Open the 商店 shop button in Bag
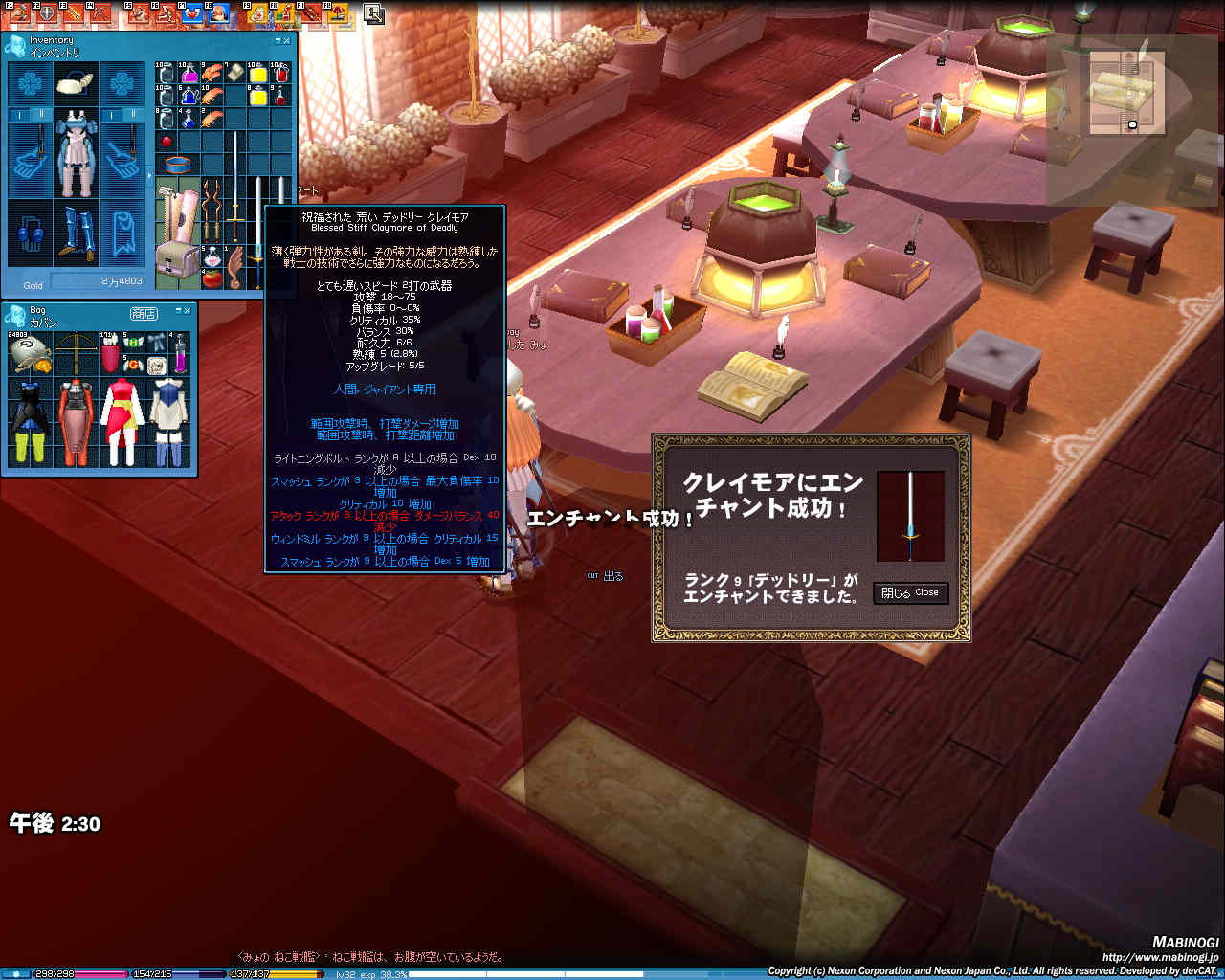Screen dimensions: 1225x980 pos(144,313)
